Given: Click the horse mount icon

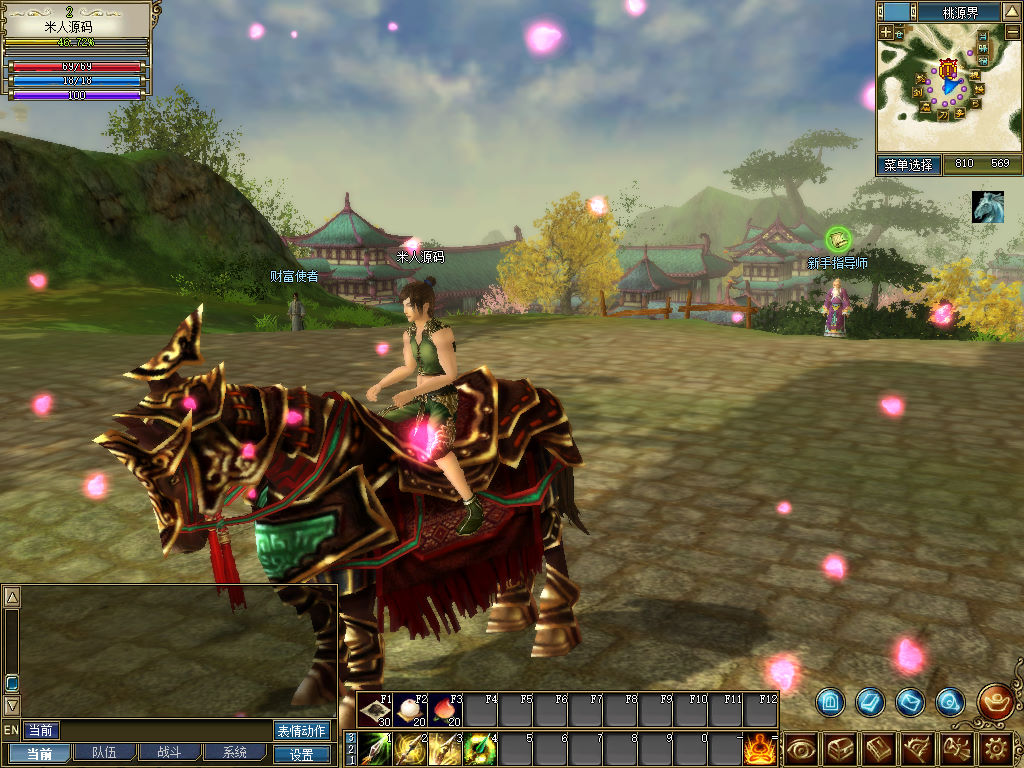Looking at the screenshot, I should coord(988,207).
